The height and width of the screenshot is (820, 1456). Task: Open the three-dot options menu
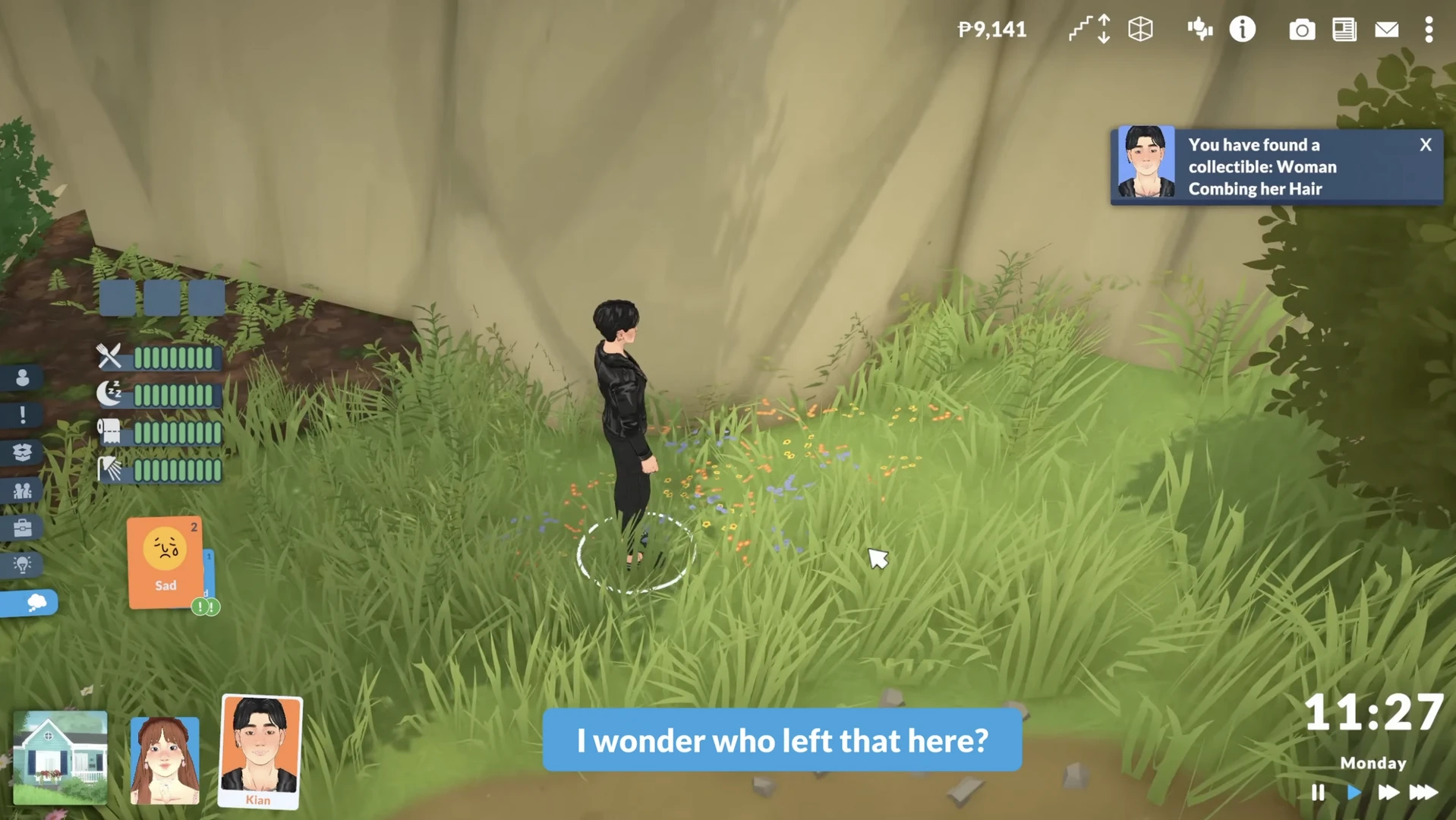coord(1429,30)
